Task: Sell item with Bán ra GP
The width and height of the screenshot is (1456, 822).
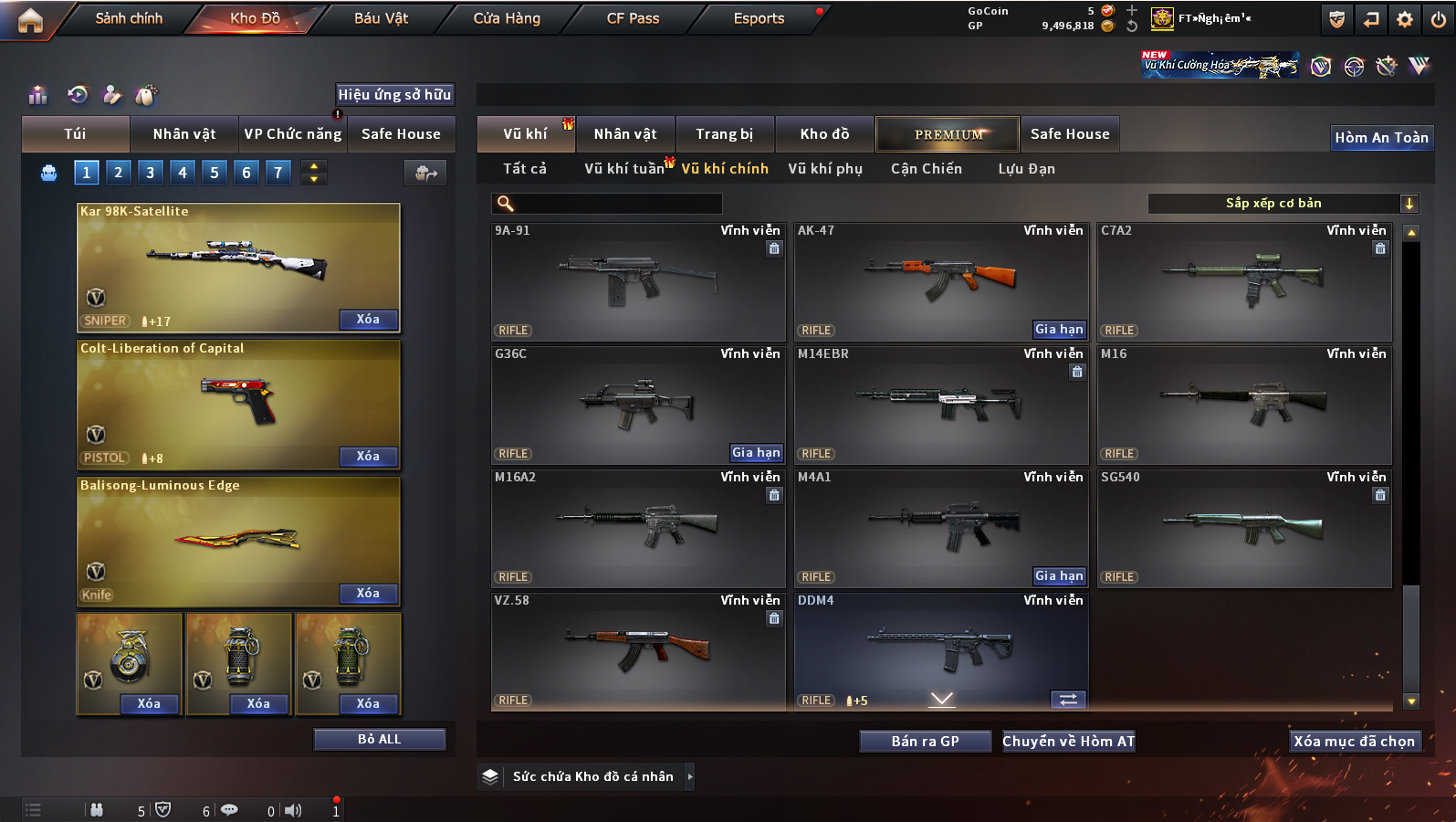Action: click(925, 742)
